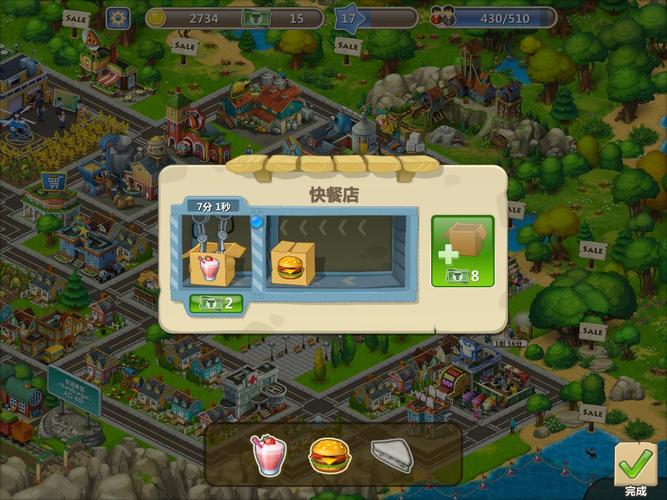Confirm with the green checkmark 完成 button

[x=636, y=468]
